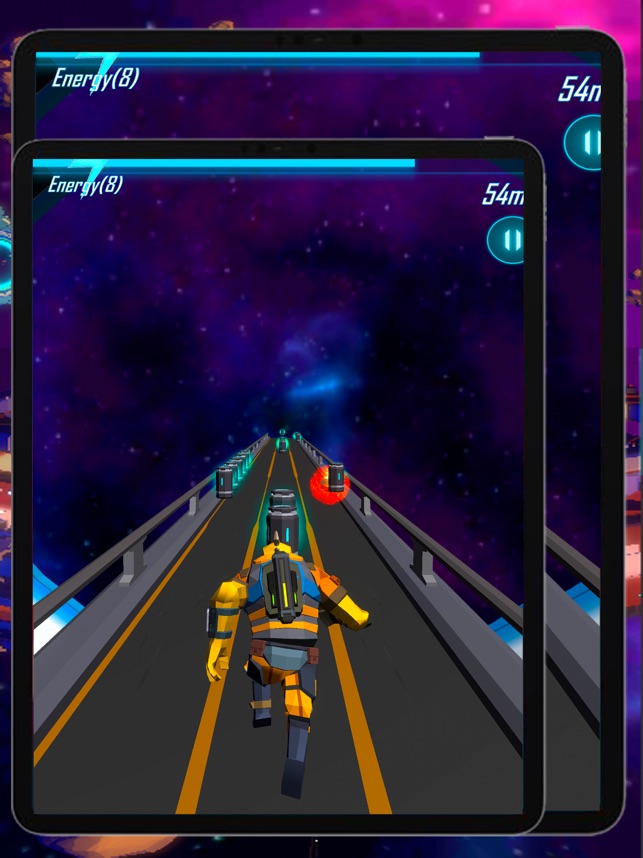Tap the pause button on the rear tablet

(x=583, y=142)
